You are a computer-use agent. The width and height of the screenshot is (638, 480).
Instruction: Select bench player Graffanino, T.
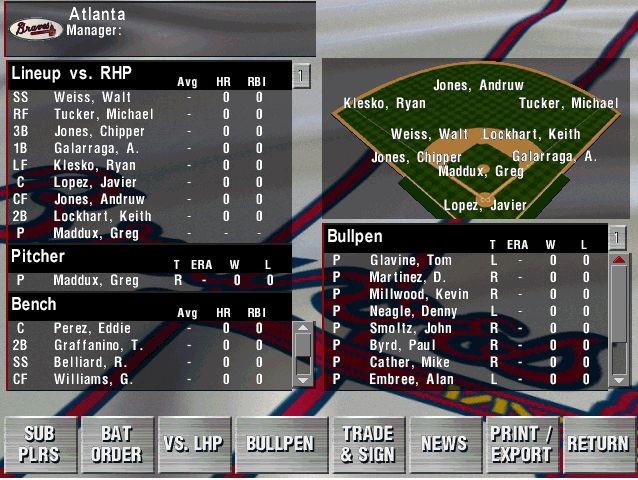click(99, 345)
